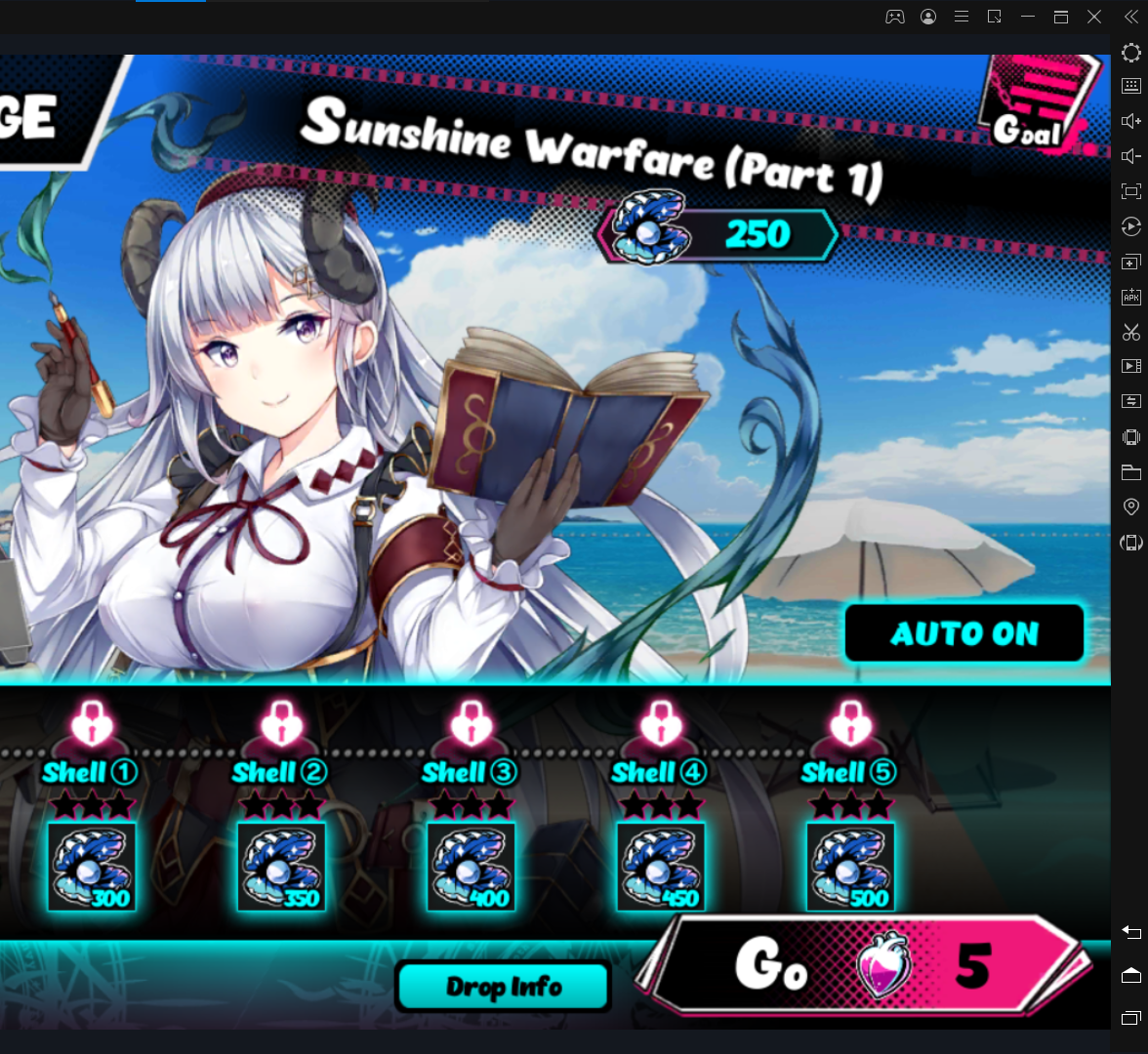Choose the Shell 3 reward tile
Screen dimensions: 1148x1054
(x=471, y=867)
